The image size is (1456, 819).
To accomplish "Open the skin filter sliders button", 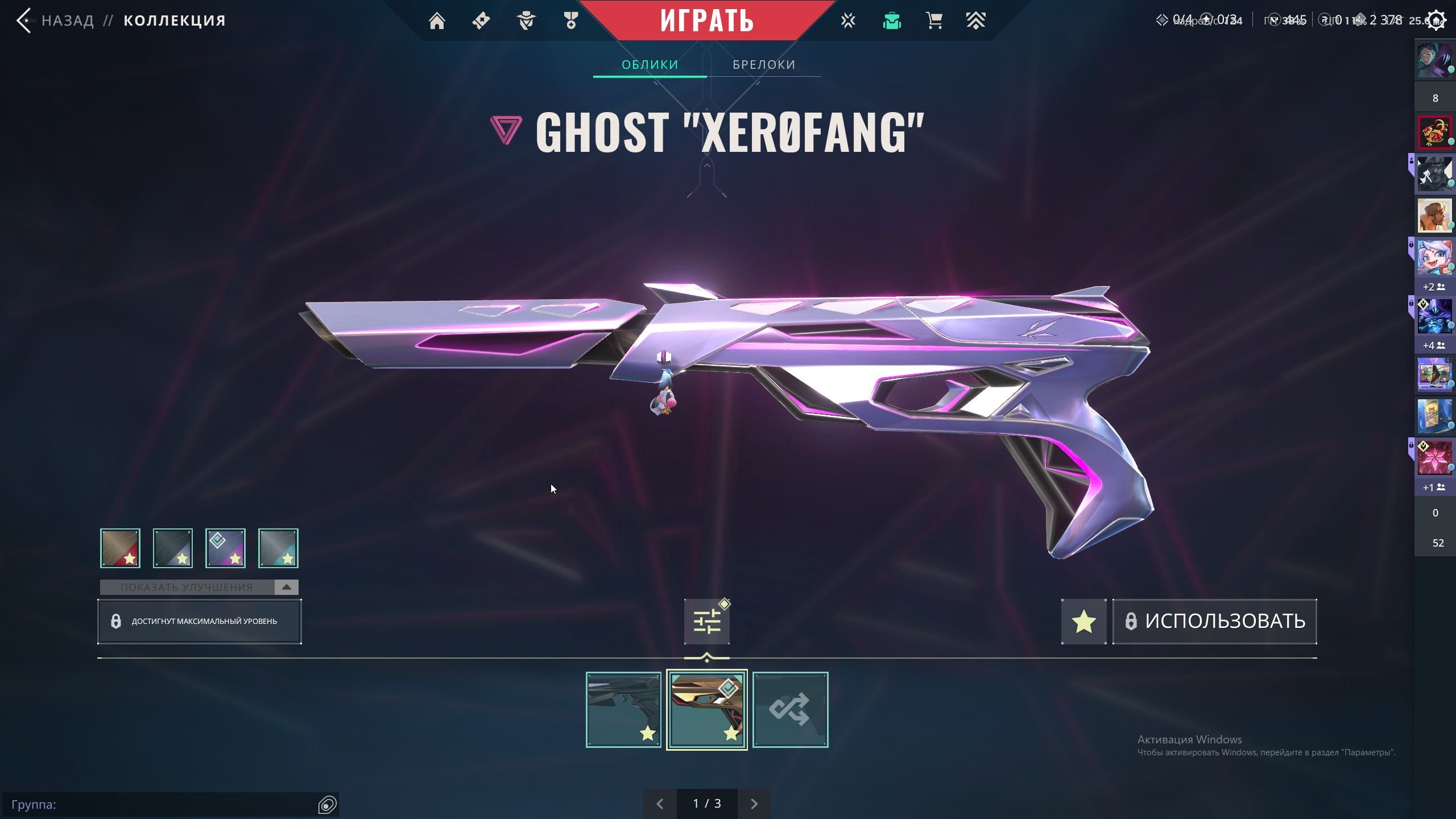I will [x=706, y=621].
